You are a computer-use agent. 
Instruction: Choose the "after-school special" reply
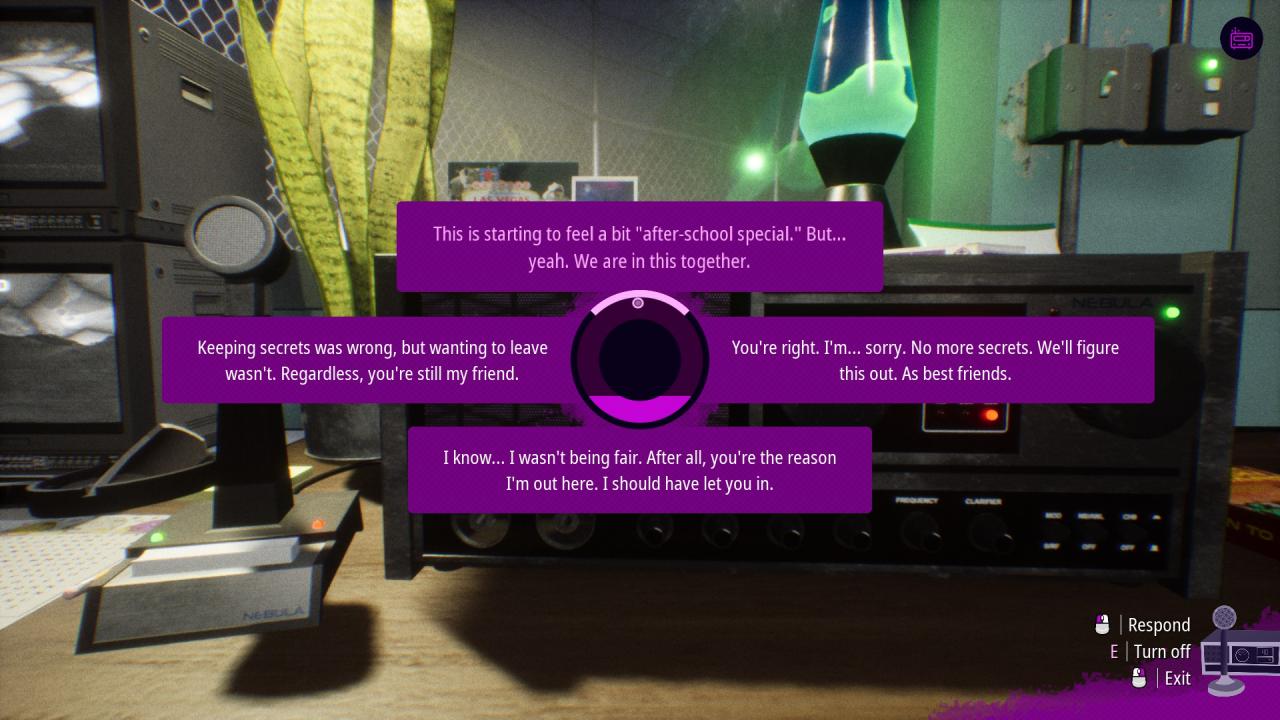point(639,247)
